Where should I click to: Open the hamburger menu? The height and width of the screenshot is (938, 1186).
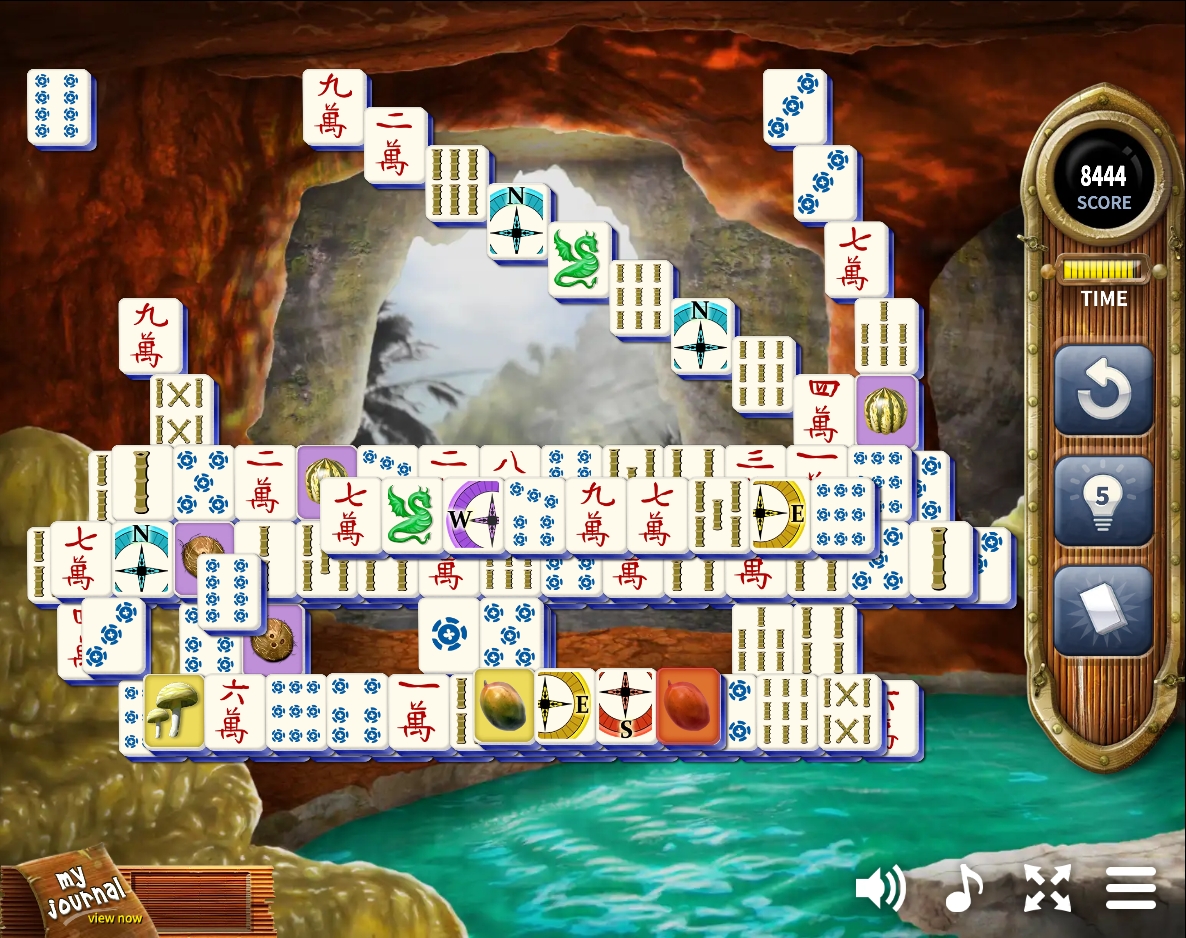coord(1131,888)
